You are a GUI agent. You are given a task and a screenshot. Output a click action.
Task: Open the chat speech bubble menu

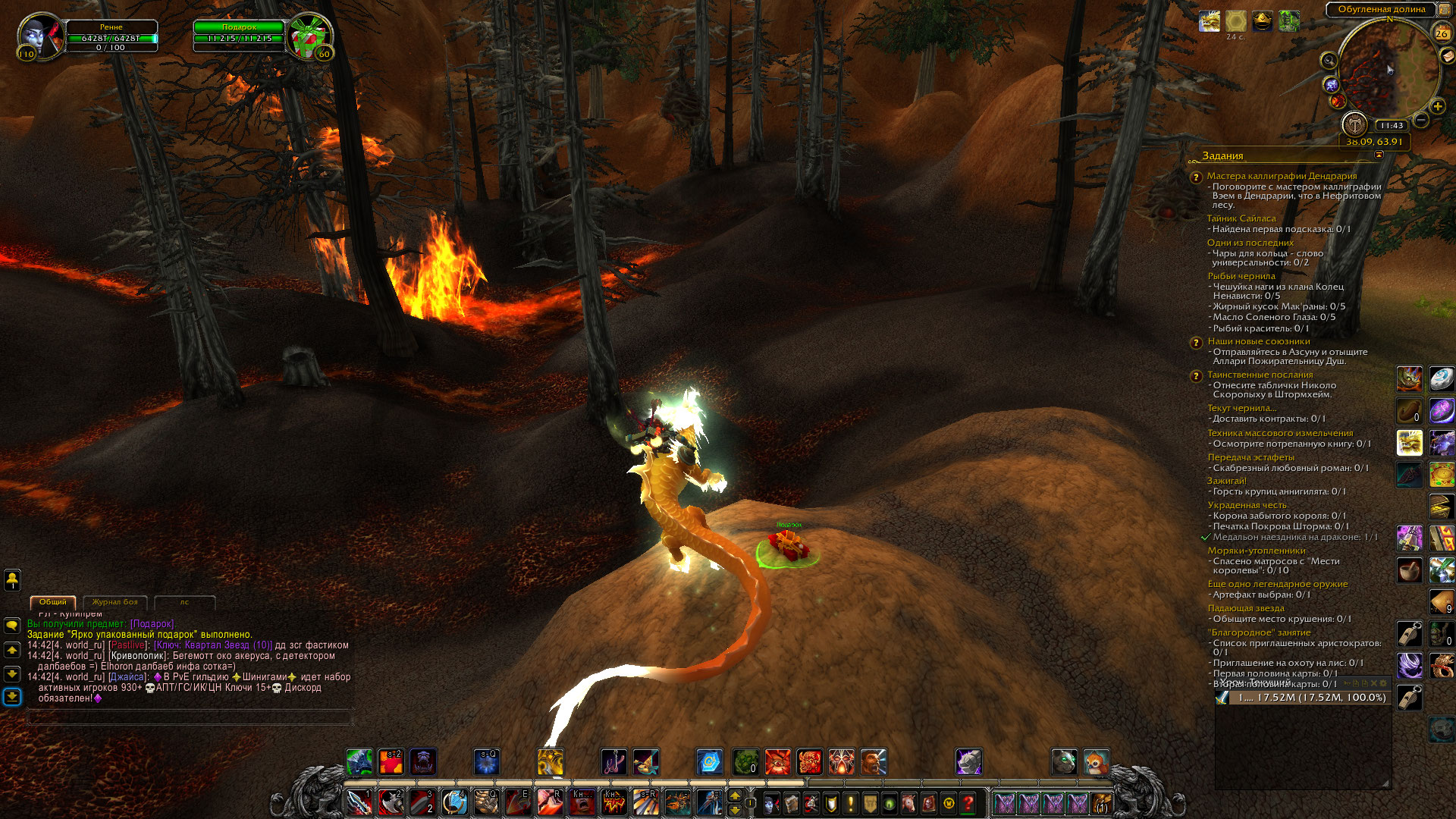point(12,625)
